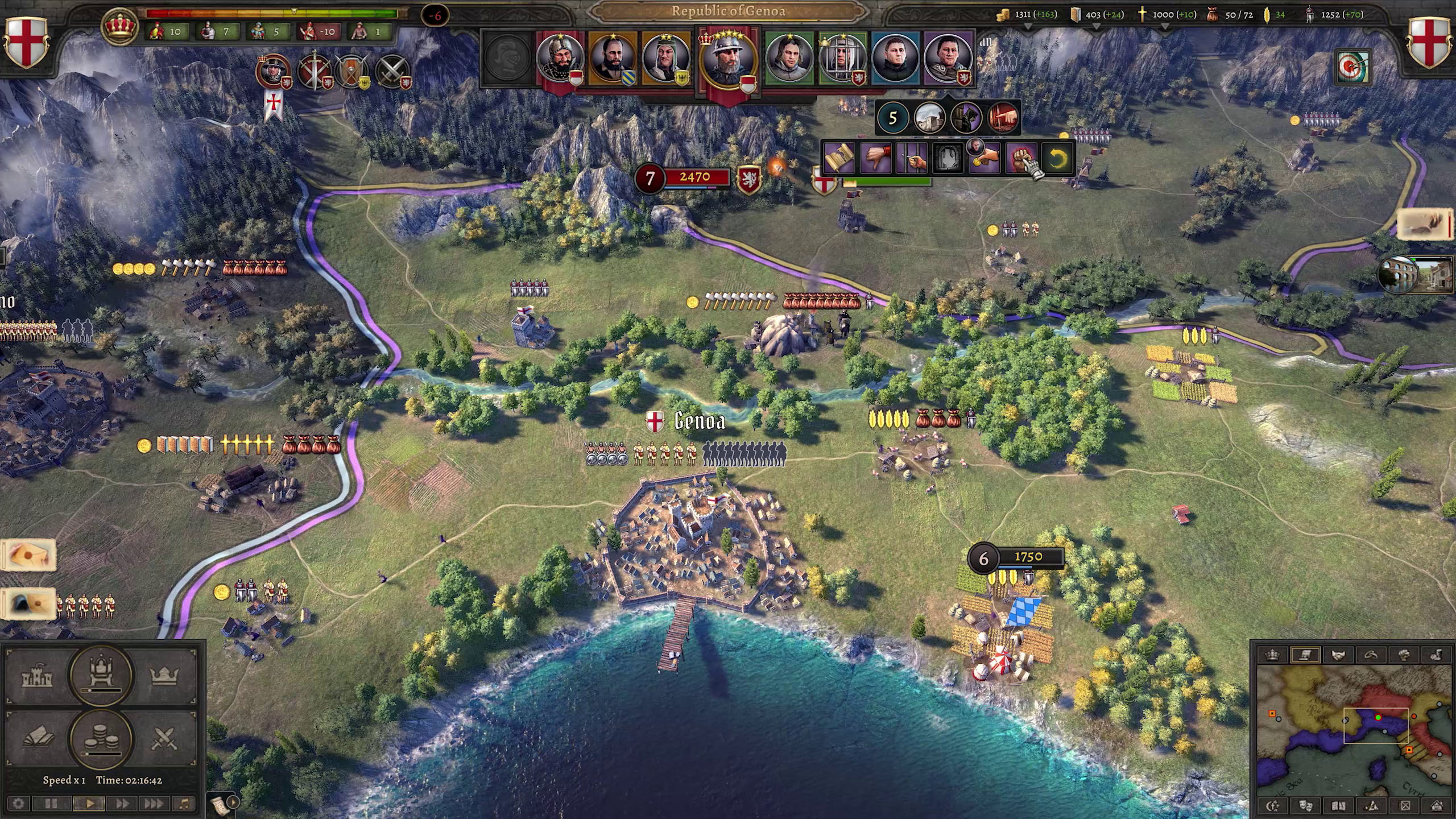1456x819 pixels.
Task: Select the theater masks map filter
Action: (x=1305, y=806)
